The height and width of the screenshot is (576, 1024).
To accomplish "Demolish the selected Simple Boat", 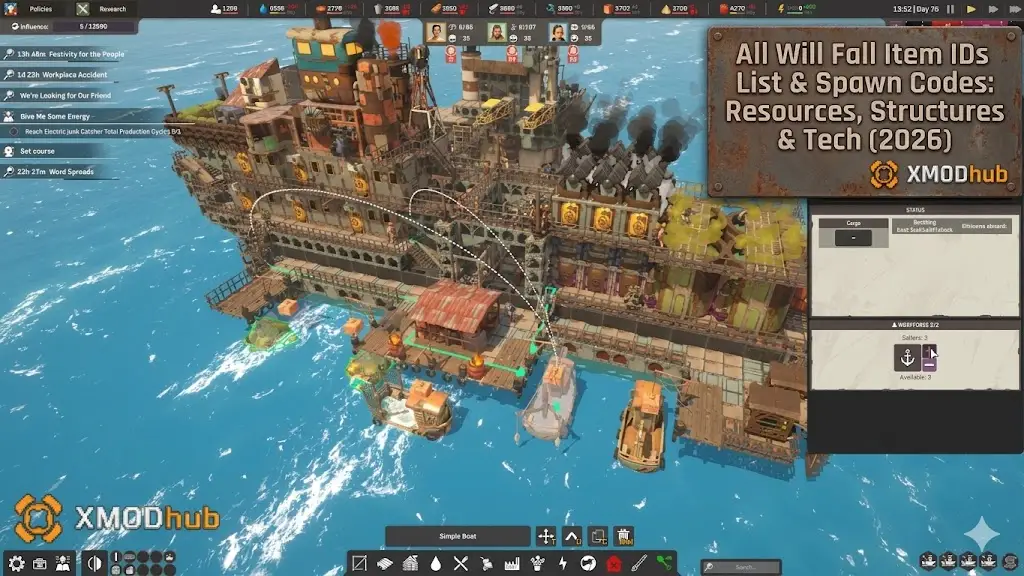I will (624, 537).
